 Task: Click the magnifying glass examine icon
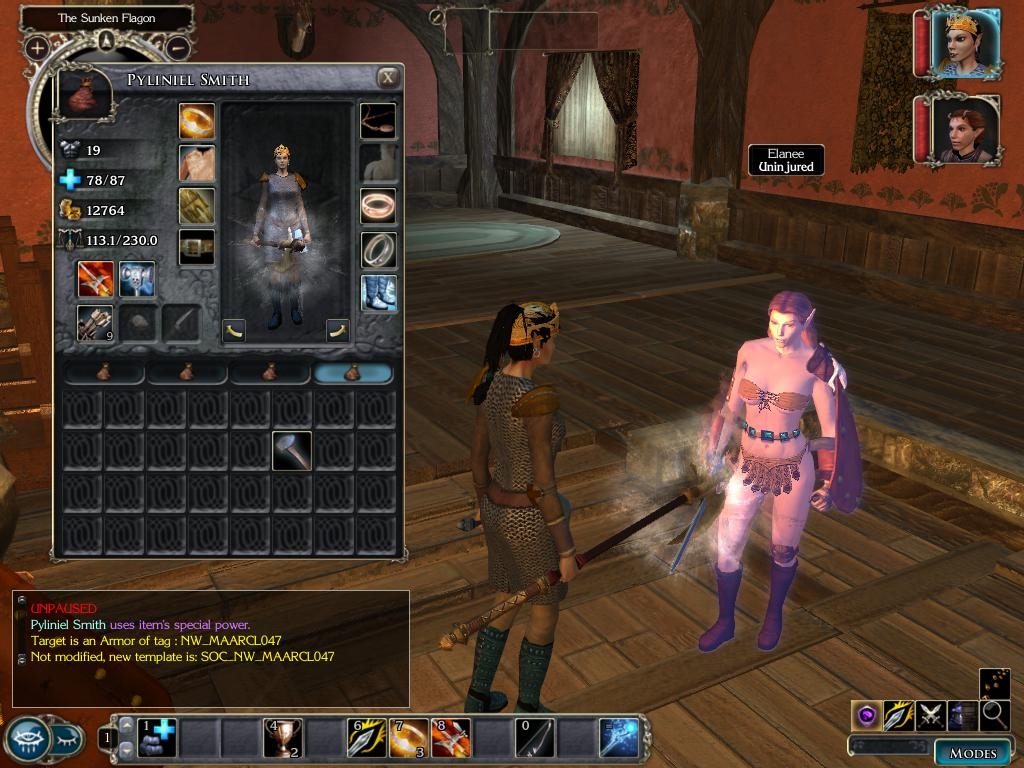pyautogui.click(x=995, y=714)
